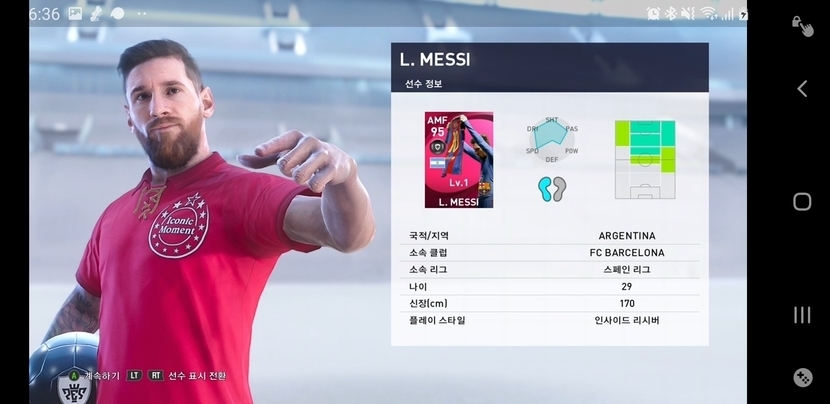Open the game tools gamepad icon
Image resolution: width=830 pixels, height=404 pixels.
pos(802,378)
